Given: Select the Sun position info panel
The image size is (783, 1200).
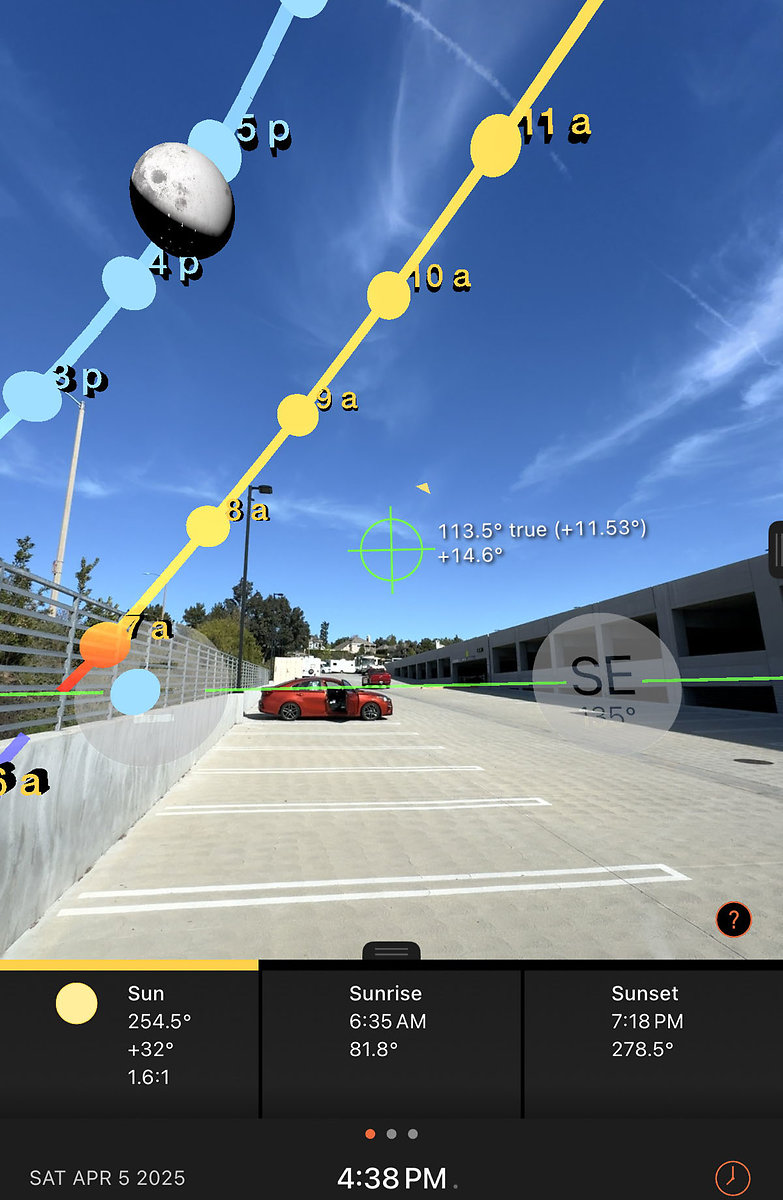Looking at the screenshot, I should click(129, 1037).
